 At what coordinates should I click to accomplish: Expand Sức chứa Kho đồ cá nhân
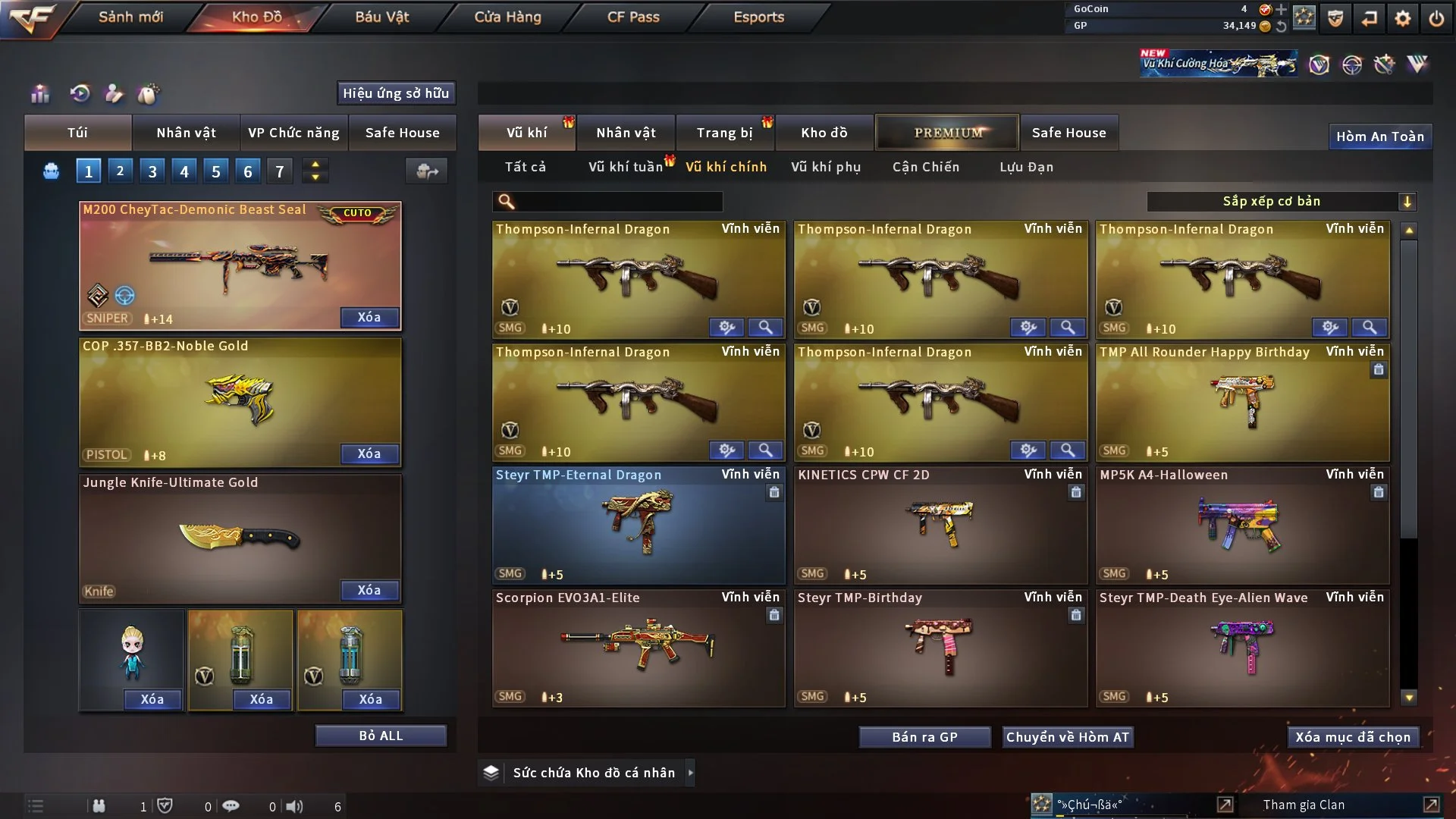tap(690, 773)
